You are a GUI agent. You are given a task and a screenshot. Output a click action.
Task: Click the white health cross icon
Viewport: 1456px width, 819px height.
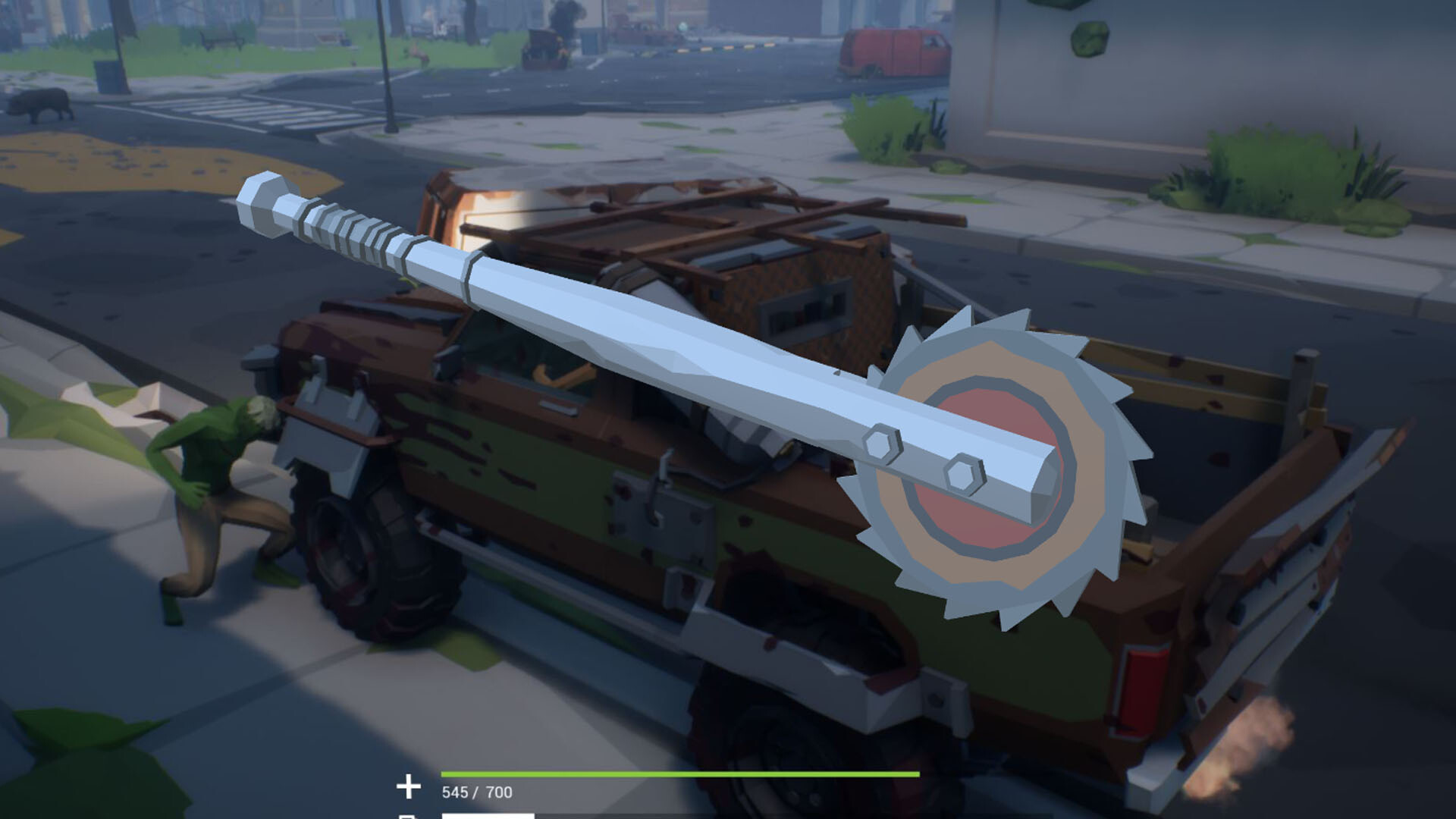[x=408, y=786]
